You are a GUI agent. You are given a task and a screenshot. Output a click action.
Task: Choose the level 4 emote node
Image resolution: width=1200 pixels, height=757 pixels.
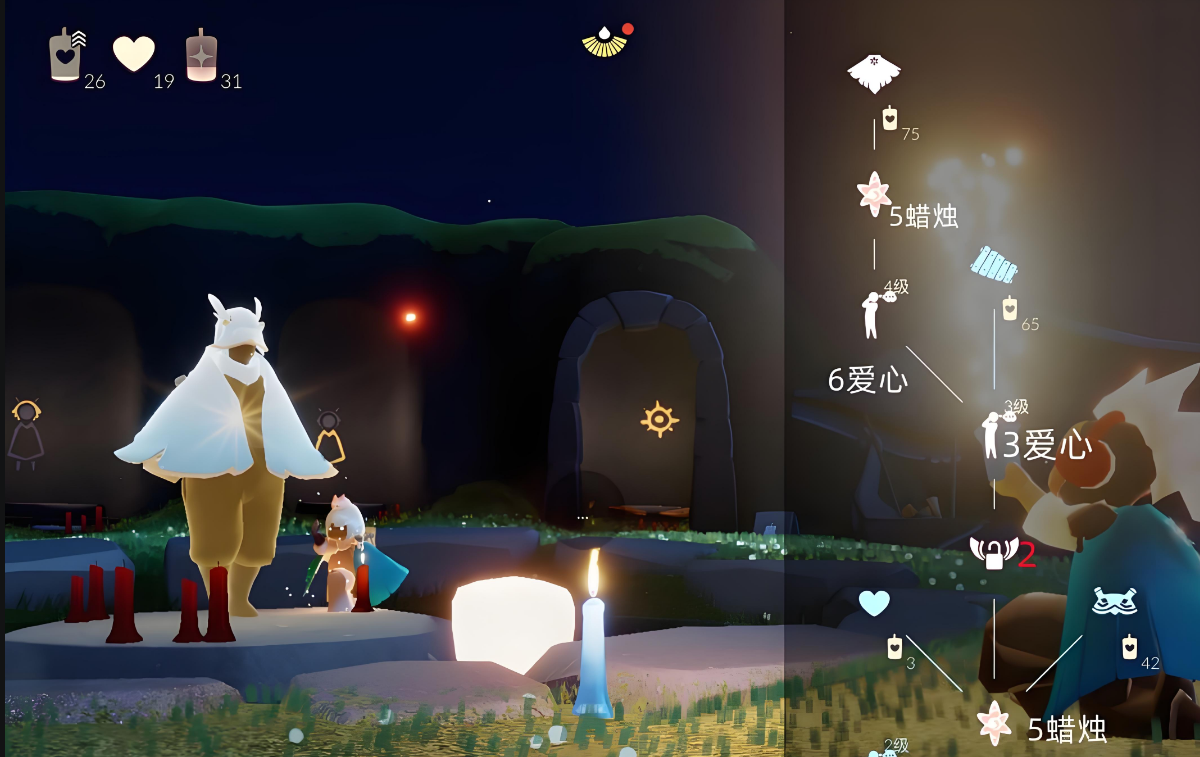point(873,313)
